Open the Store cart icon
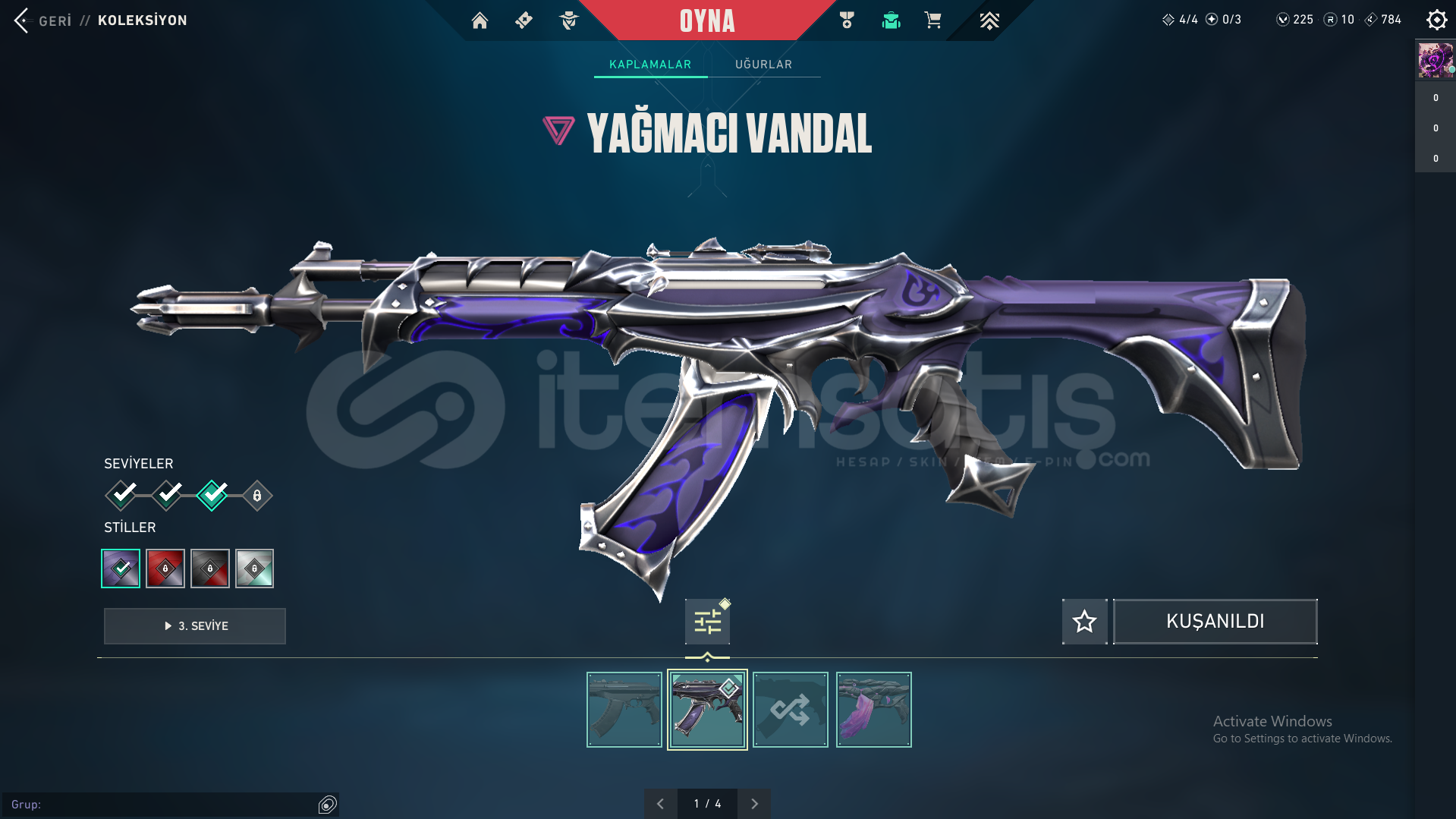Viewport: 1456px width, 819px height. [932, 20]
